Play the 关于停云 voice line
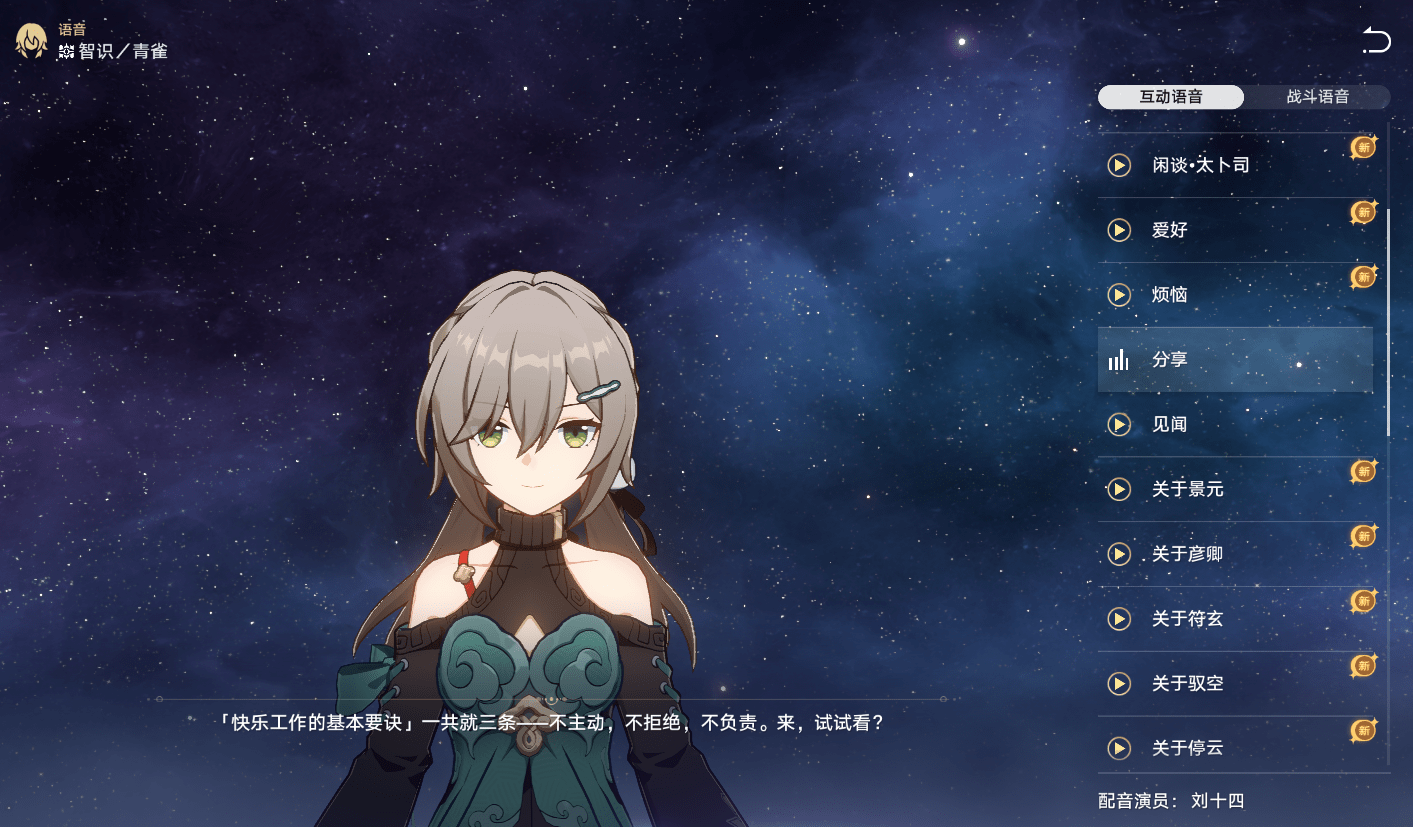Viewport: 1413px width, 827px height. pos(1119,748)
